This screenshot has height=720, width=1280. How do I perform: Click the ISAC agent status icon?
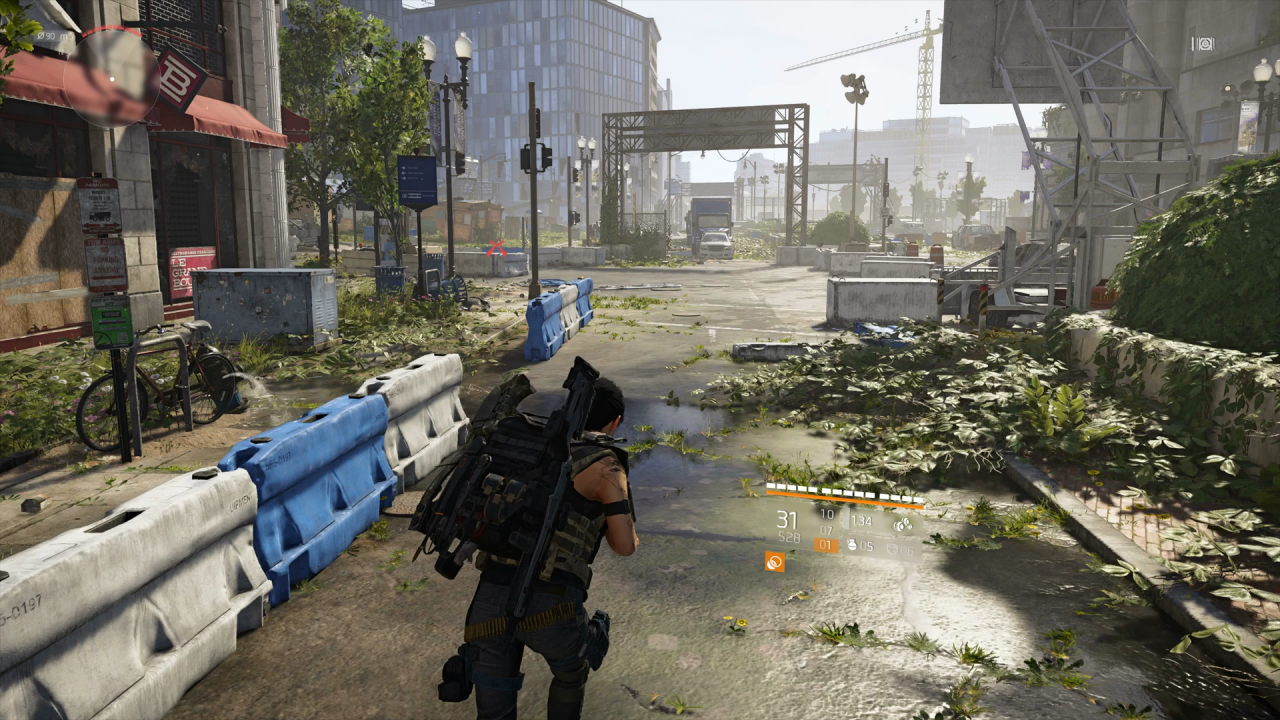pyautogui.click(x=1204, y=44)
